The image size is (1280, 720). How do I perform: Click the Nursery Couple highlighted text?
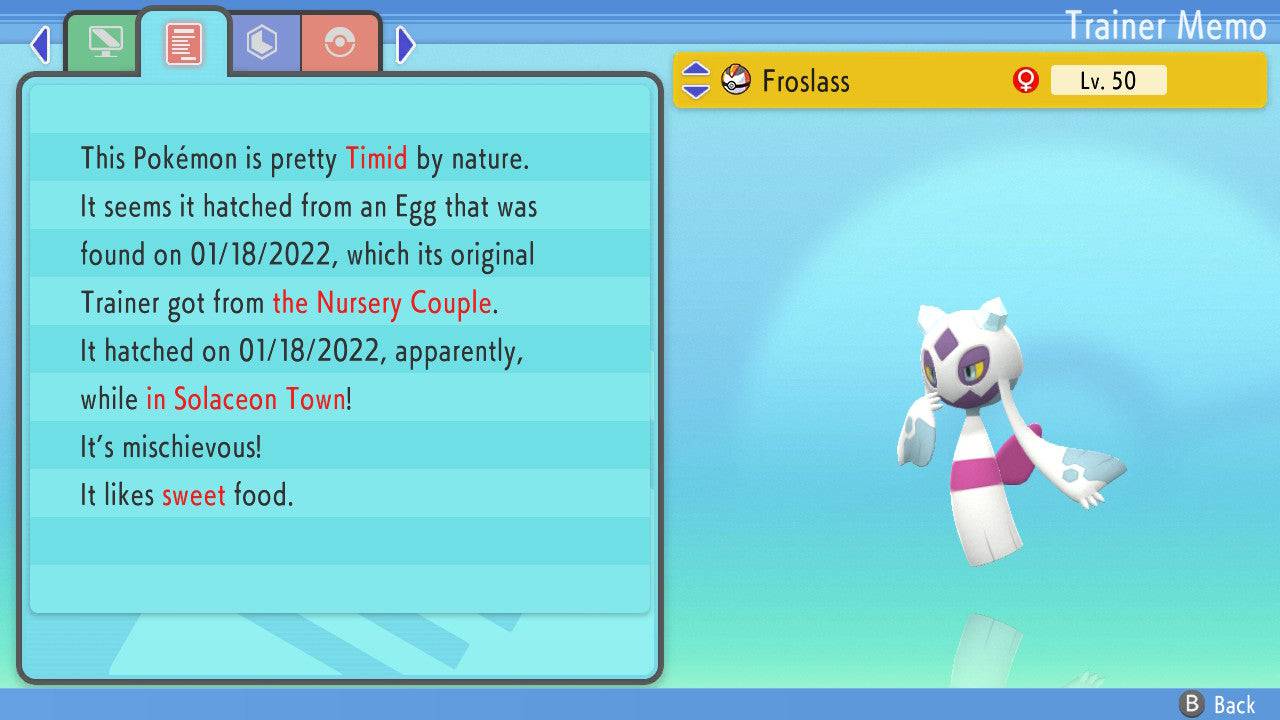pyautogui.click(x=381, y=303)
